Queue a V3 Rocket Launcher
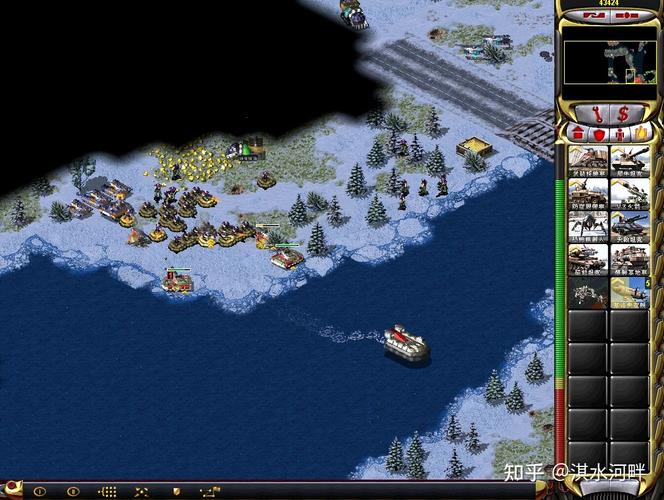Screen dimensions: 664x500 coord(630,194)
